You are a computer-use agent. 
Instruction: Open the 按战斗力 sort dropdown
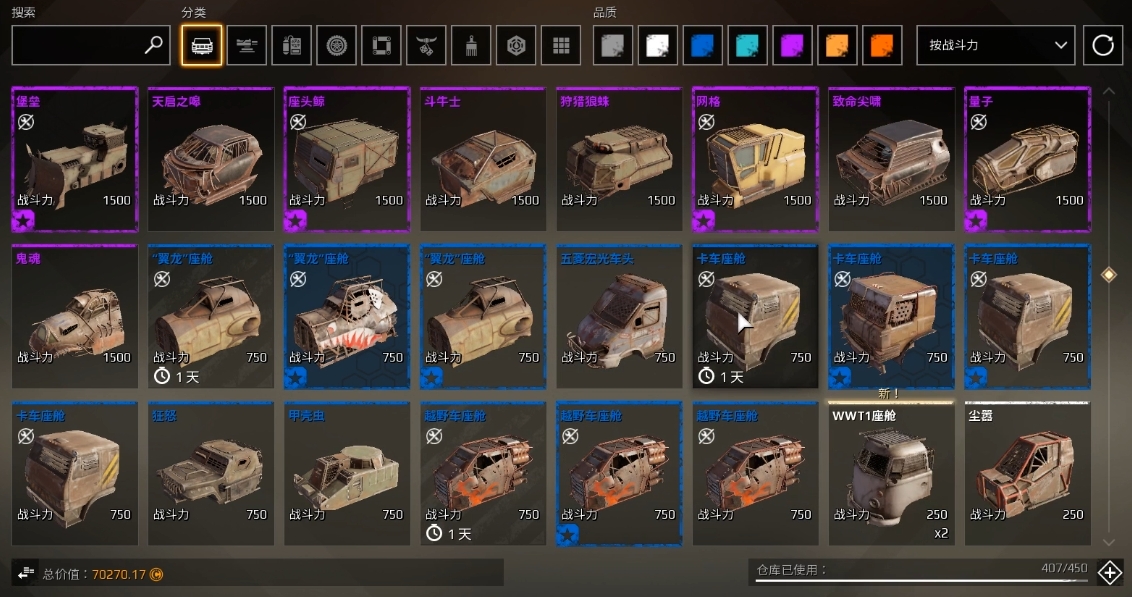pos(995,45)
